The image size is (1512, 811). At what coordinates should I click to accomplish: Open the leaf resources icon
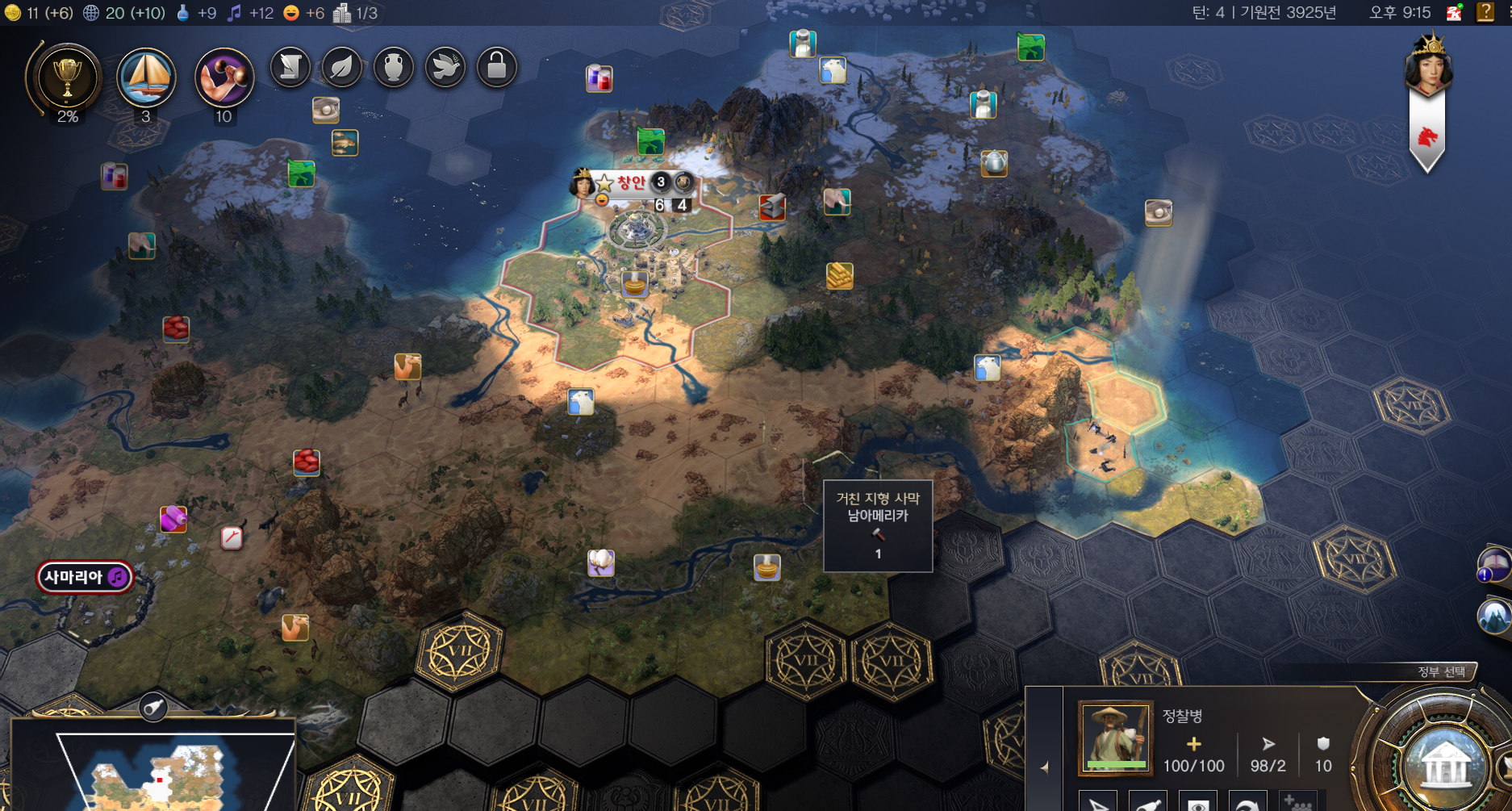pos(342,67)
